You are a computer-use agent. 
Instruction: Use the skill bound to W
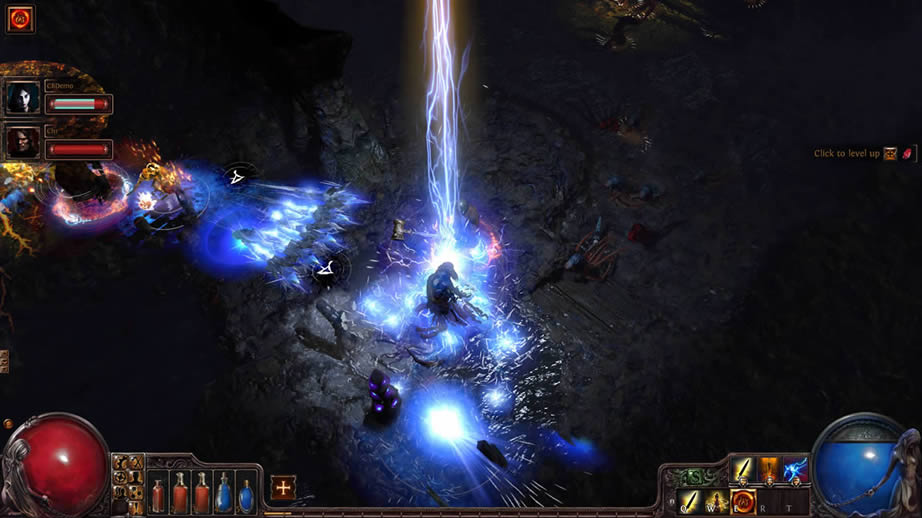click(x=716, y=501)
